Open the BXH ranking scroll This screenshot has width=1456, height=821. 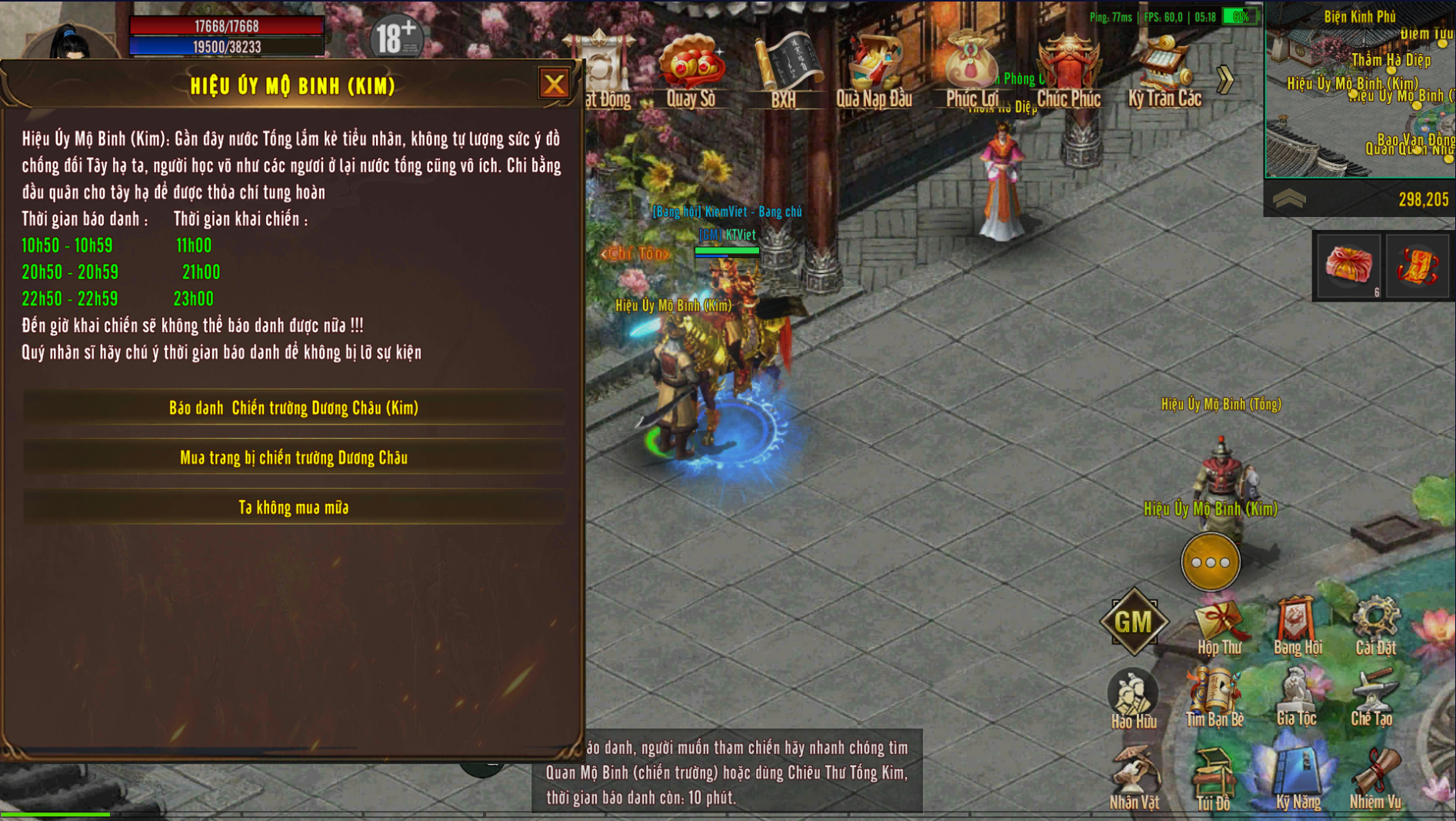(x=784, y=69)
